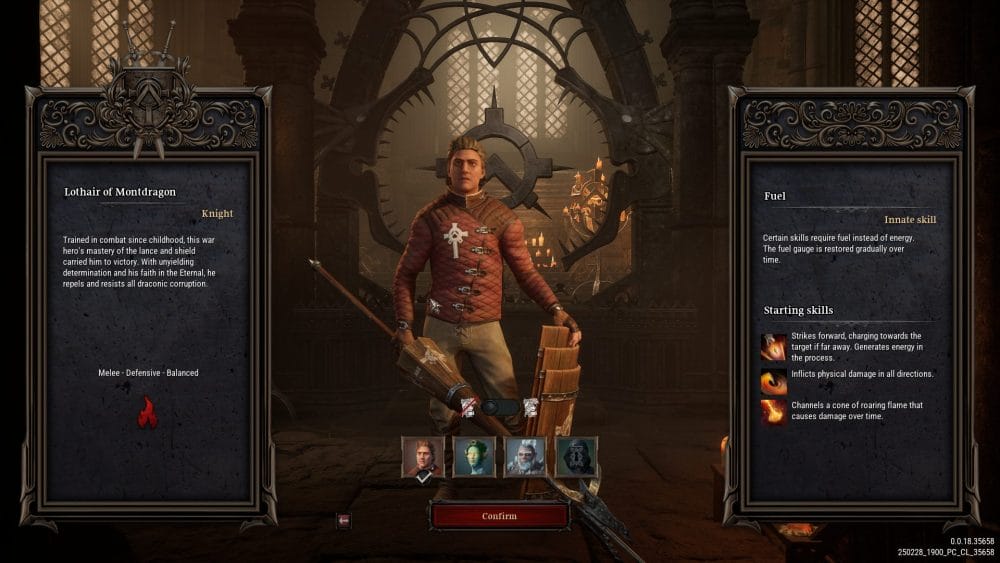Pick the white-bearded old man portrait
This screenshot has width=1000, height=563.
(x=525, y=456)
